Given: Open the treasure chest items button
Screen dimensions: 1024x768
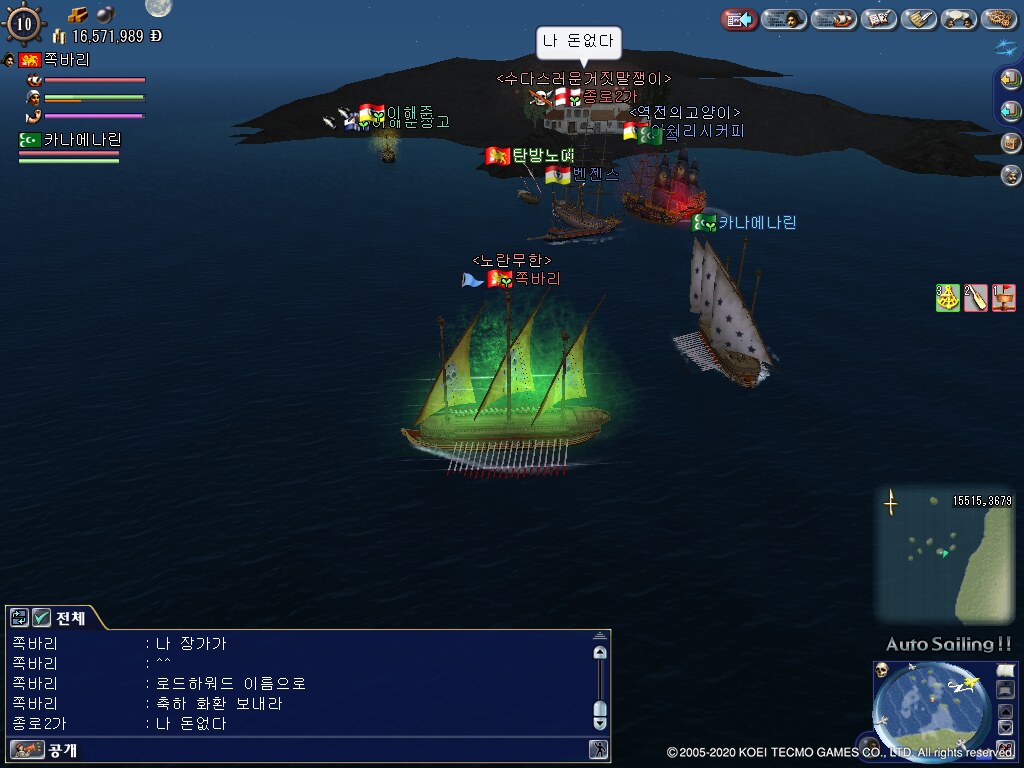Looking at the screenshot, I should [x=1010, y=143].
